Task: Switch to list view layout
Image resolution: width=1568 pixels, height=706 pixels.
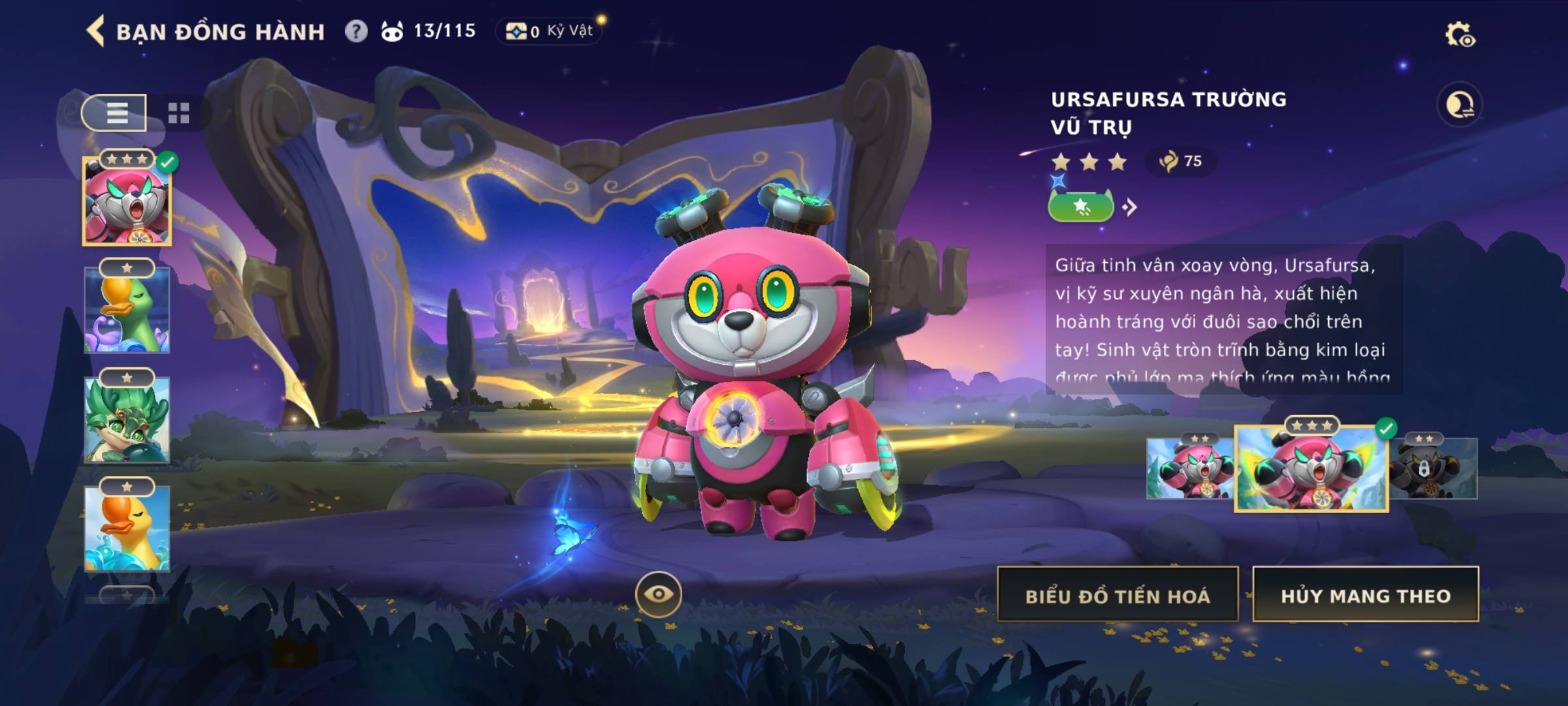Action: 115,112
